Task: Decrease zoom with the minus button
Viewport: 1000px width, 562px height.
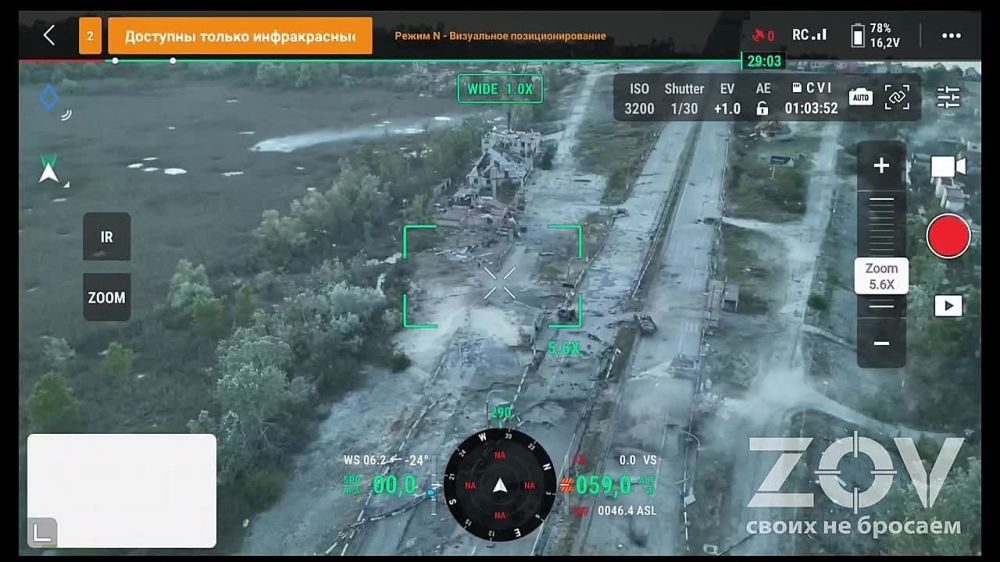Action: [x=881, y=344]
